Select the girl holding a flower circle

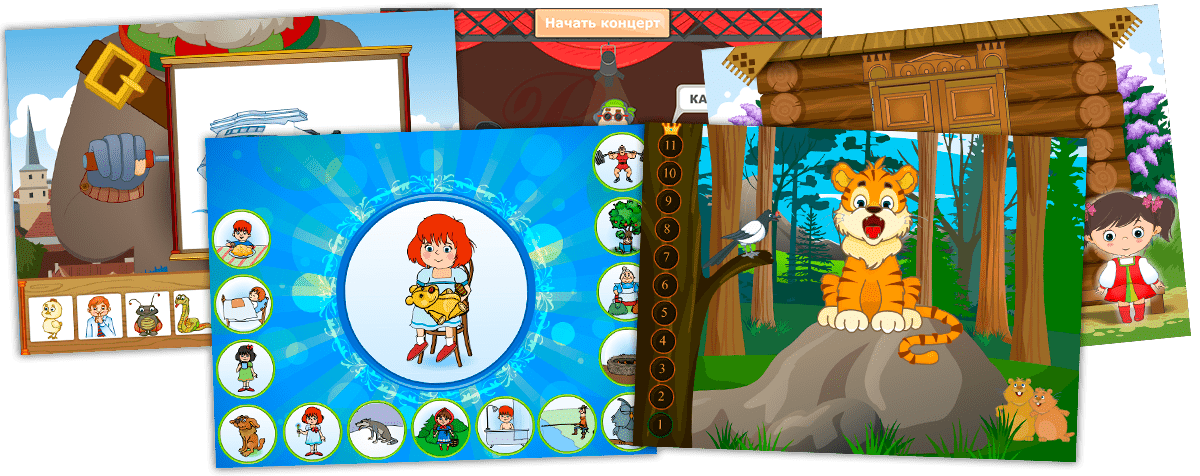pos(312,431)
